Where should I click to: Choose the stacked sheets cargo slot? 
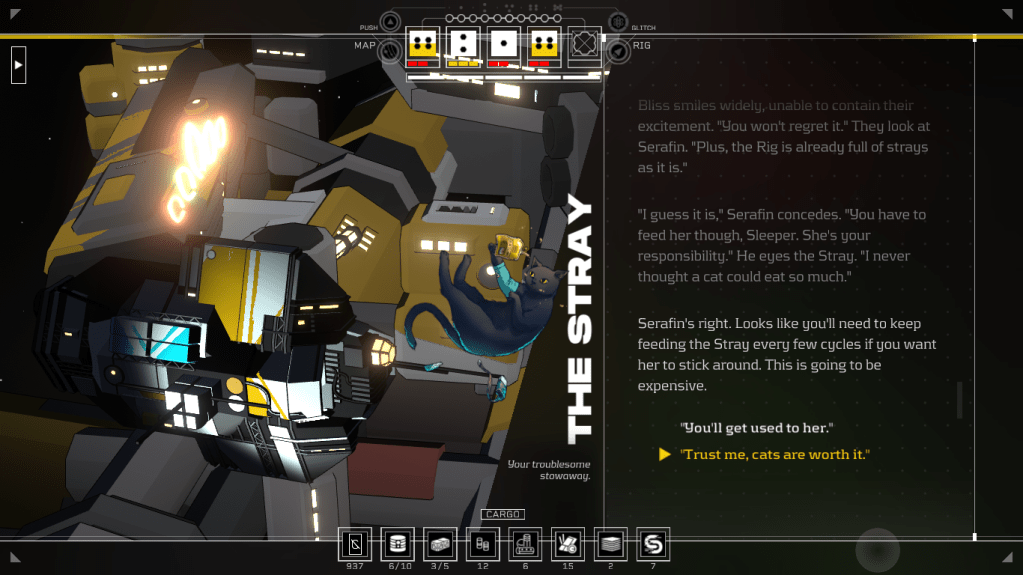click(x=610, y=544)
